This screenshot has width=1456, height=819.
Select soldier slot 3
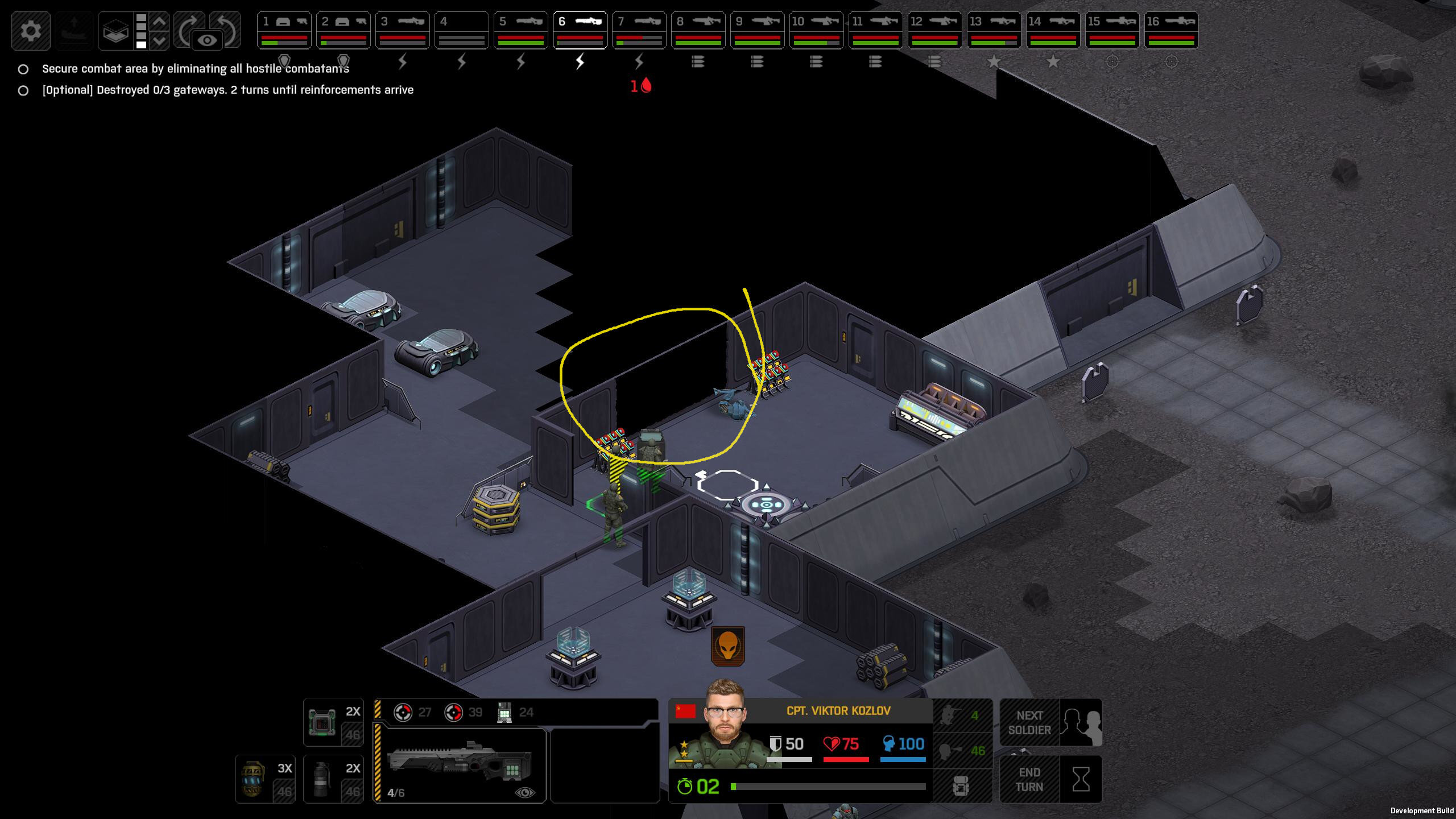pyautogui.click(x=402, y=30)
